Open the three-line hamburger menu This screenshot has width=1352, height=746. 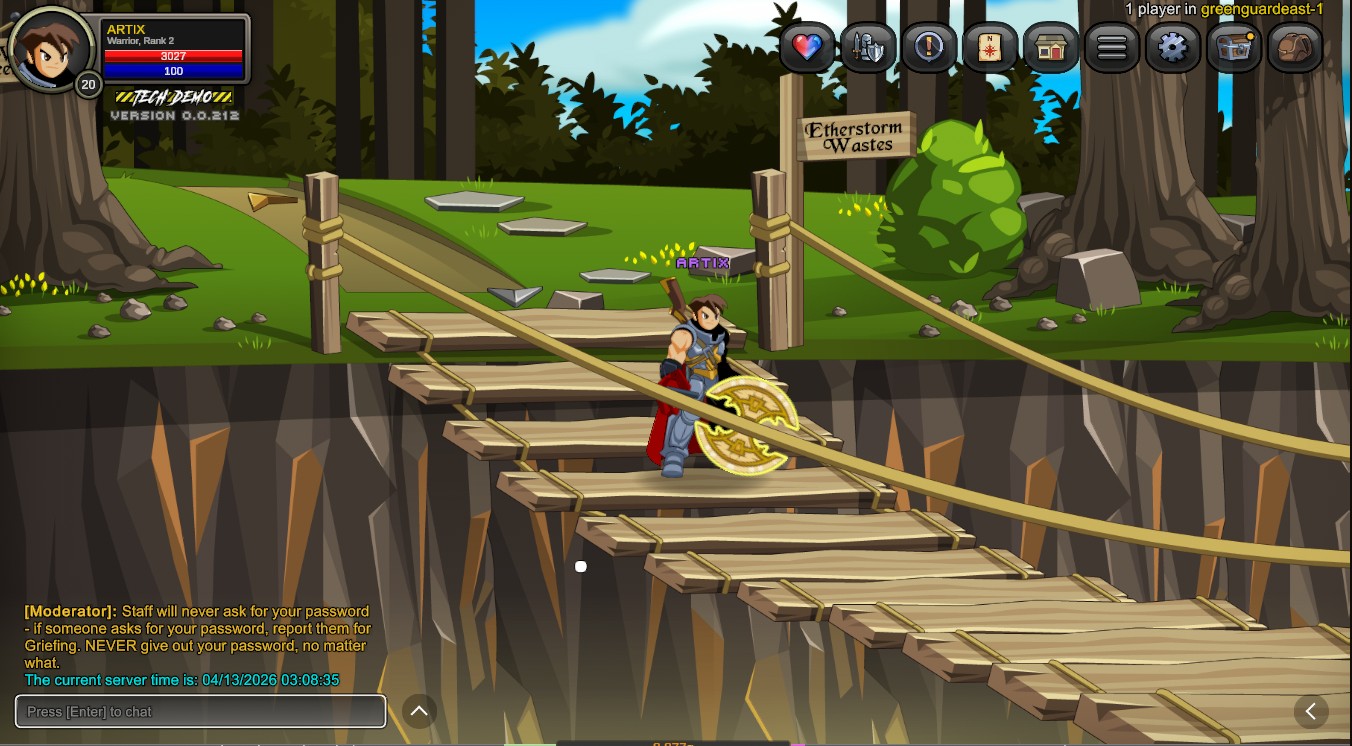tap(1112, 47)
